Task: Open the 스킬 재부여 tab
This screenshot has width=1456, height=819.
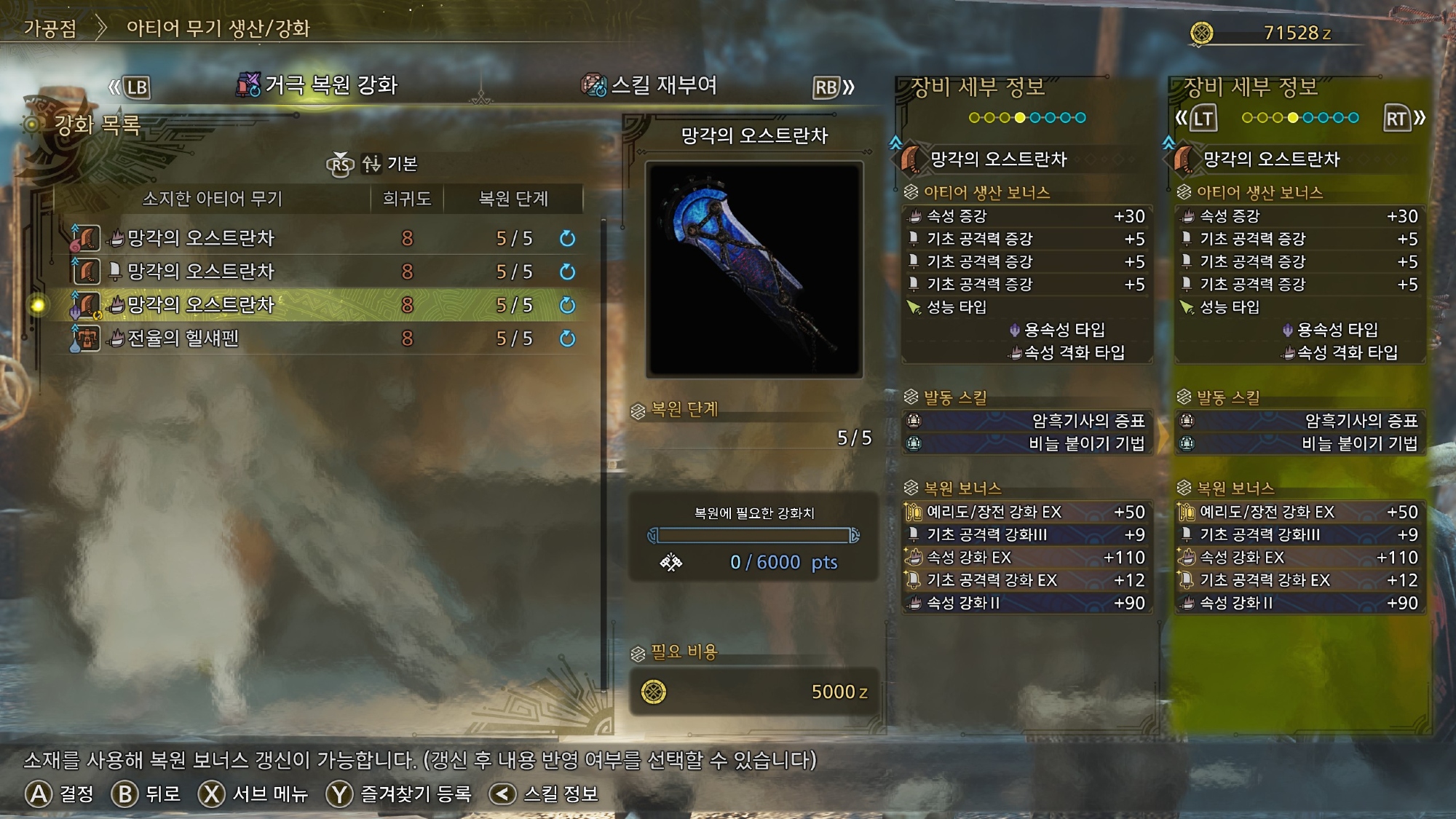Action: click(x=649, y=86)
